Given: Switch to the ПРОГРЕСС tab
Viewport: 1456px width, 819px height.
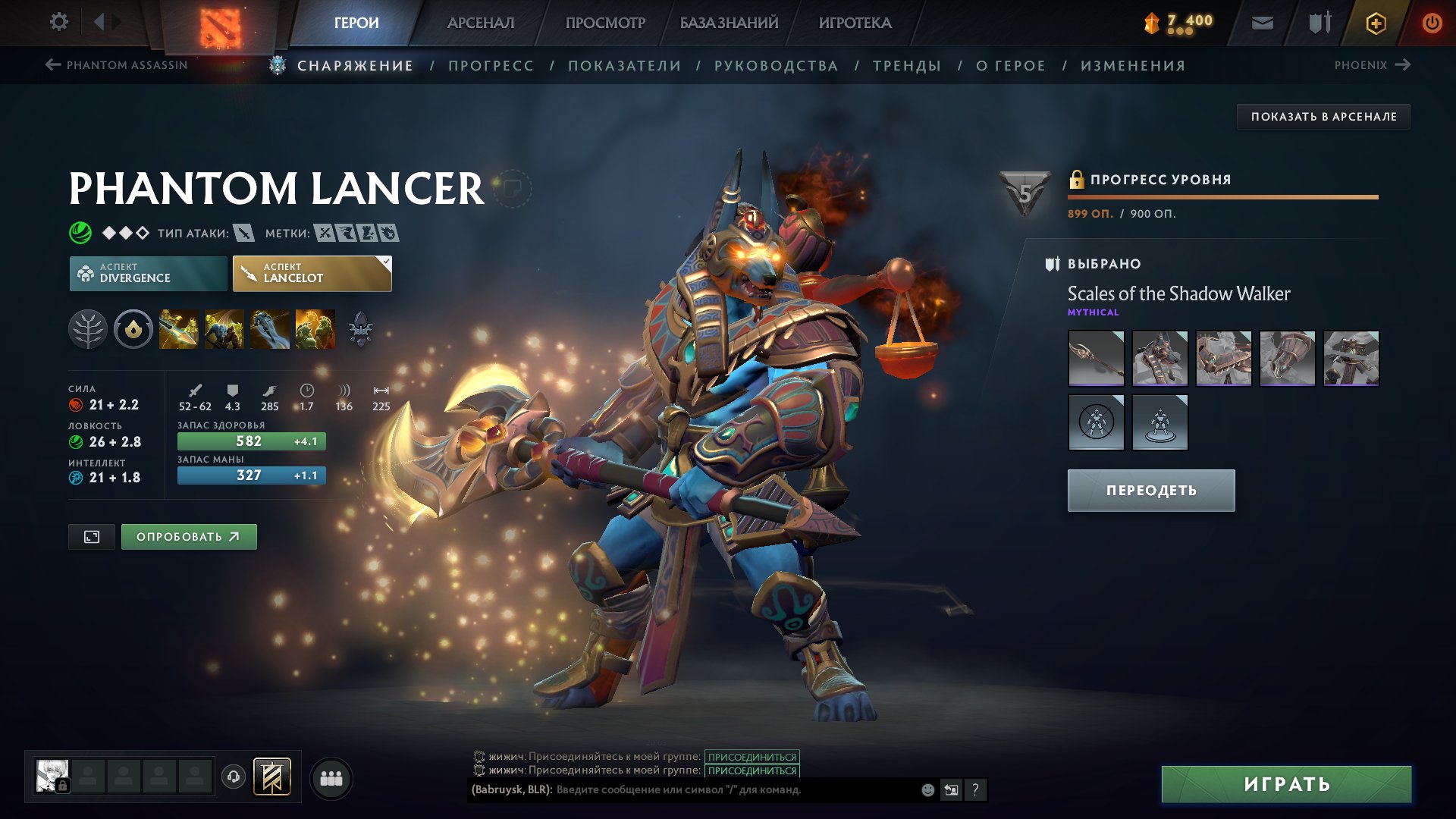Looking at the screenshot, I should pos(490,65).
